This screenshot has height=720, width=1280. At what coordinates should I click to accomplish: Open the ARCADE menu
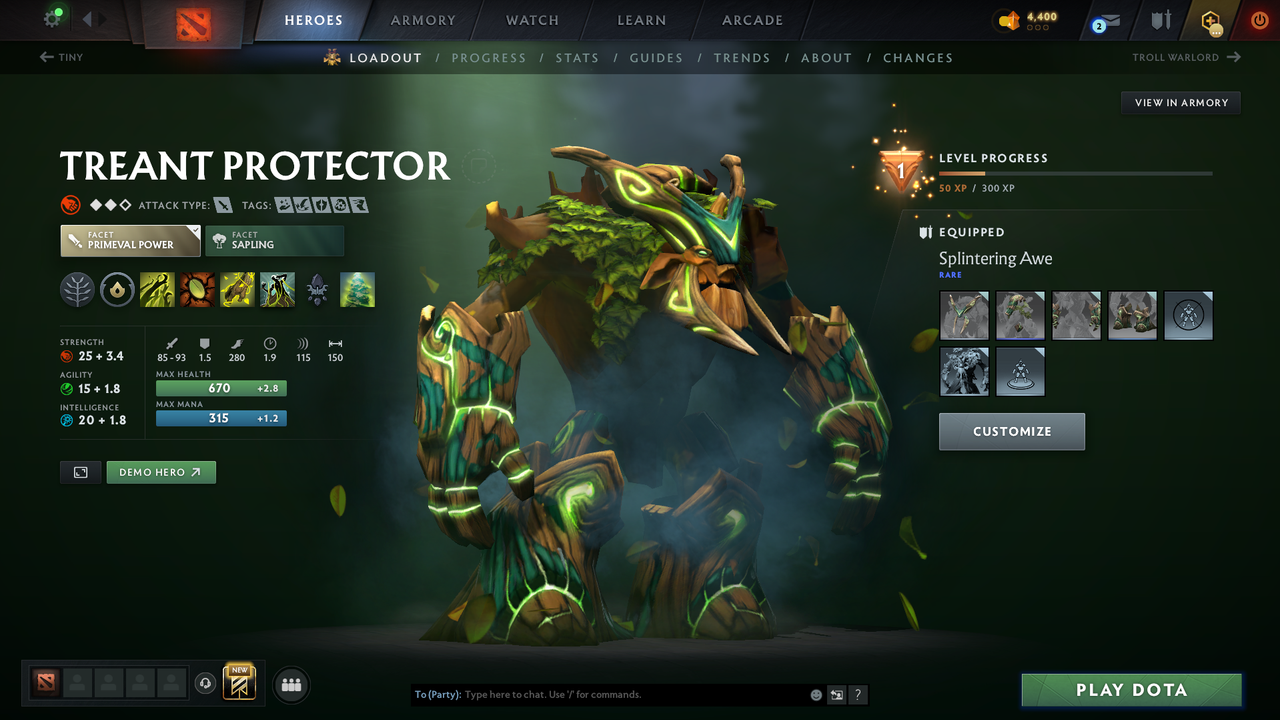click(751, 20)
